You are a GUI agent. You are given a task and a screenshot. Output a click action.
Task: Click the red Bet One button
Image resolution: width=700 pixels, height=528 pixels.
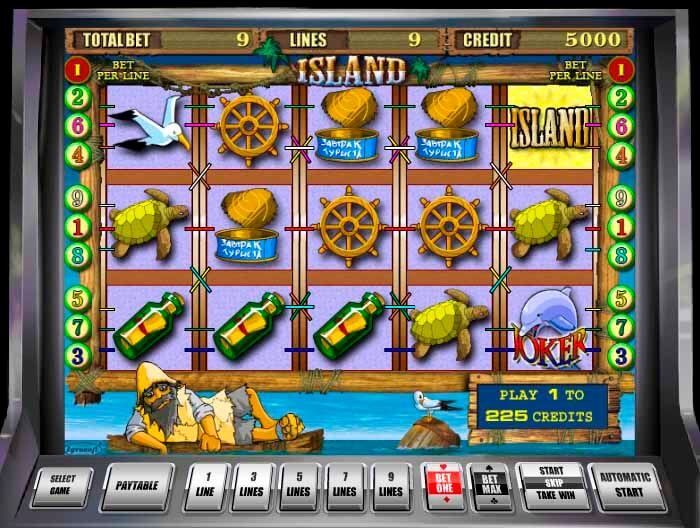coord(443,486)
